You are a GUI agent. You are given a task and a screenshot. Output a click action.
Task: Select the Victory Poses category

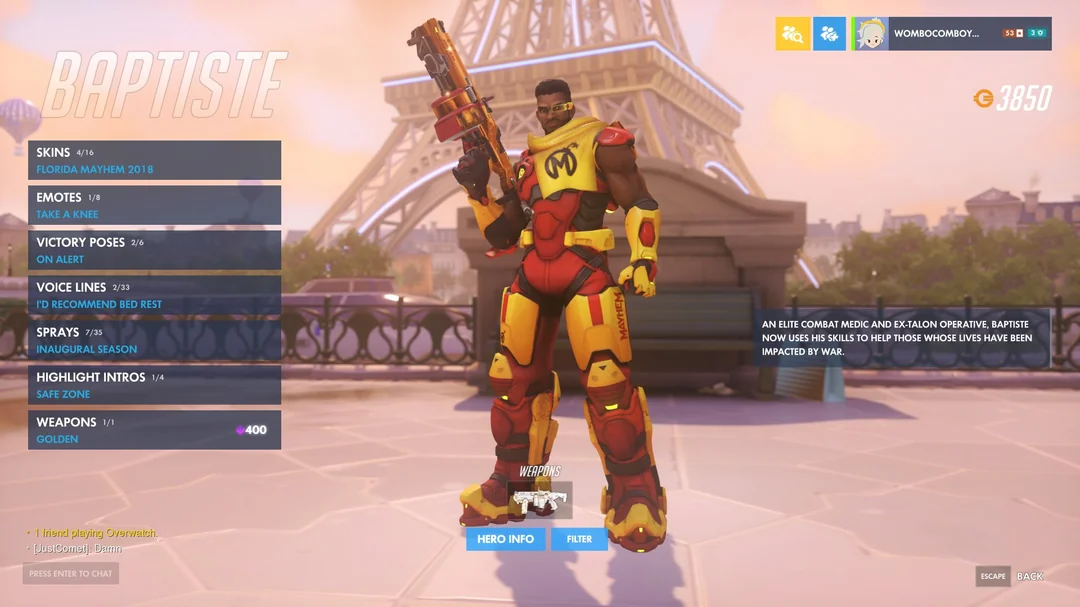pos(154,250)
